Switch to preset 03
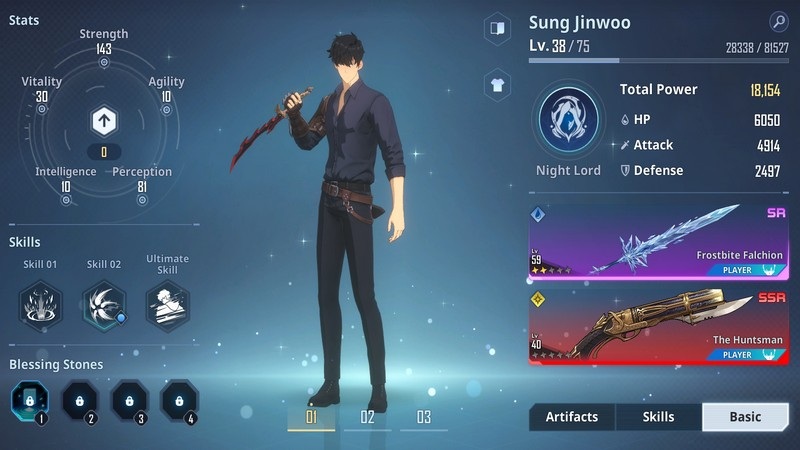 [x=424, y=417]
